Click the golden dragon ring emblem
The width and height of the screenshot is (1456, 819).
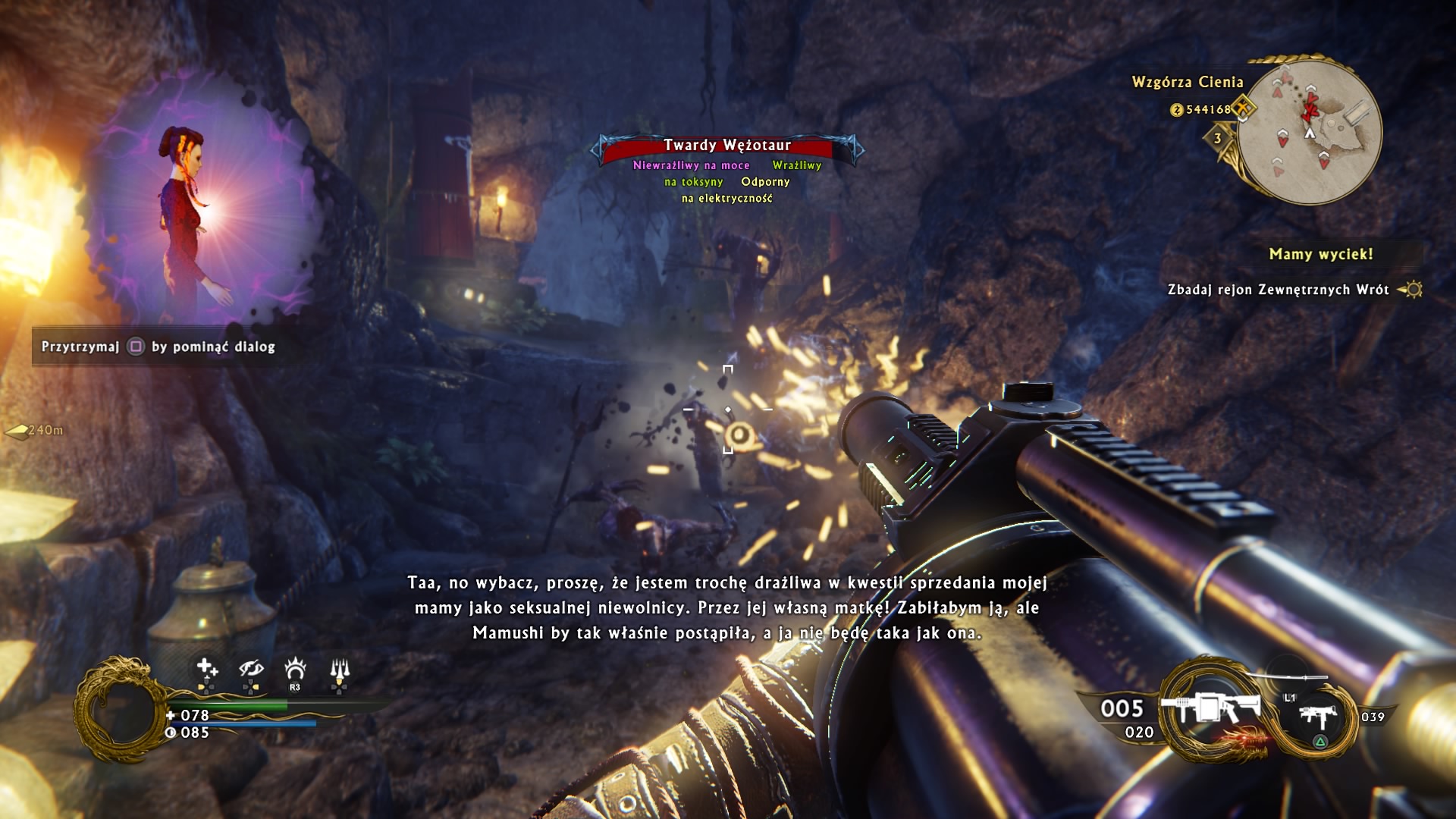pos(120,708)
